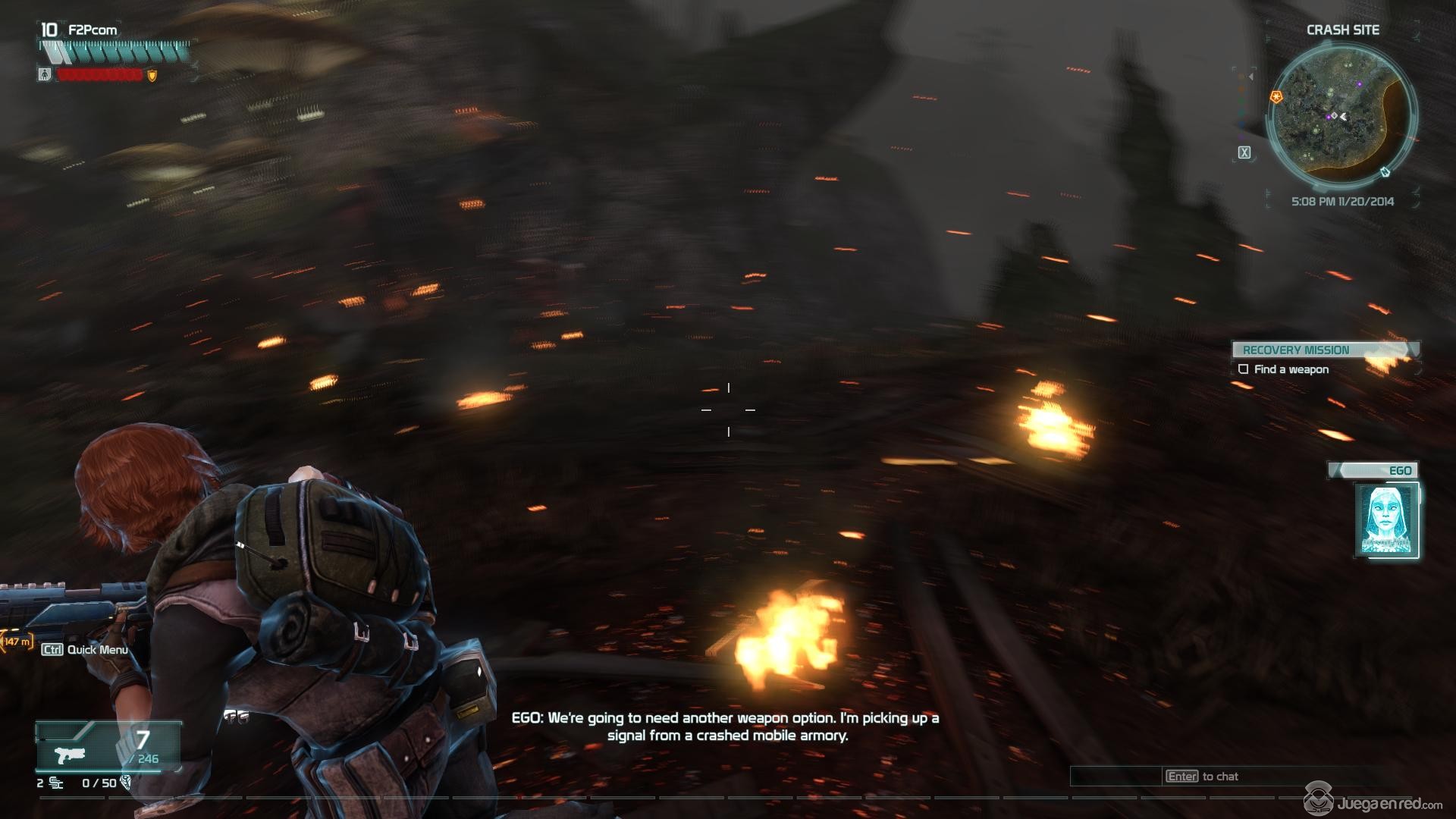The height and width of the screenshot is (819, 1456).
Task: Select the orange mission marker on minimap edge
Action: (x=1276, y=97)
